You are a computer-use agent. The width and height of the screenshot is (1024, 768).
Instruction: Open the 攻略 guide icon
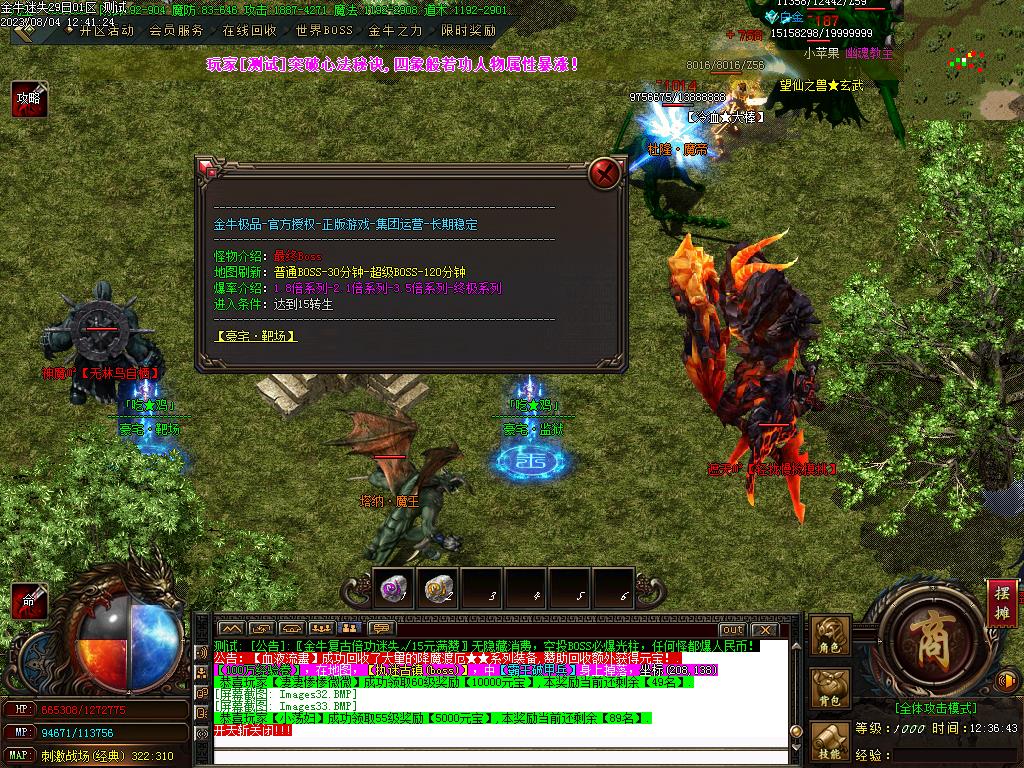[x=28, y=99]
